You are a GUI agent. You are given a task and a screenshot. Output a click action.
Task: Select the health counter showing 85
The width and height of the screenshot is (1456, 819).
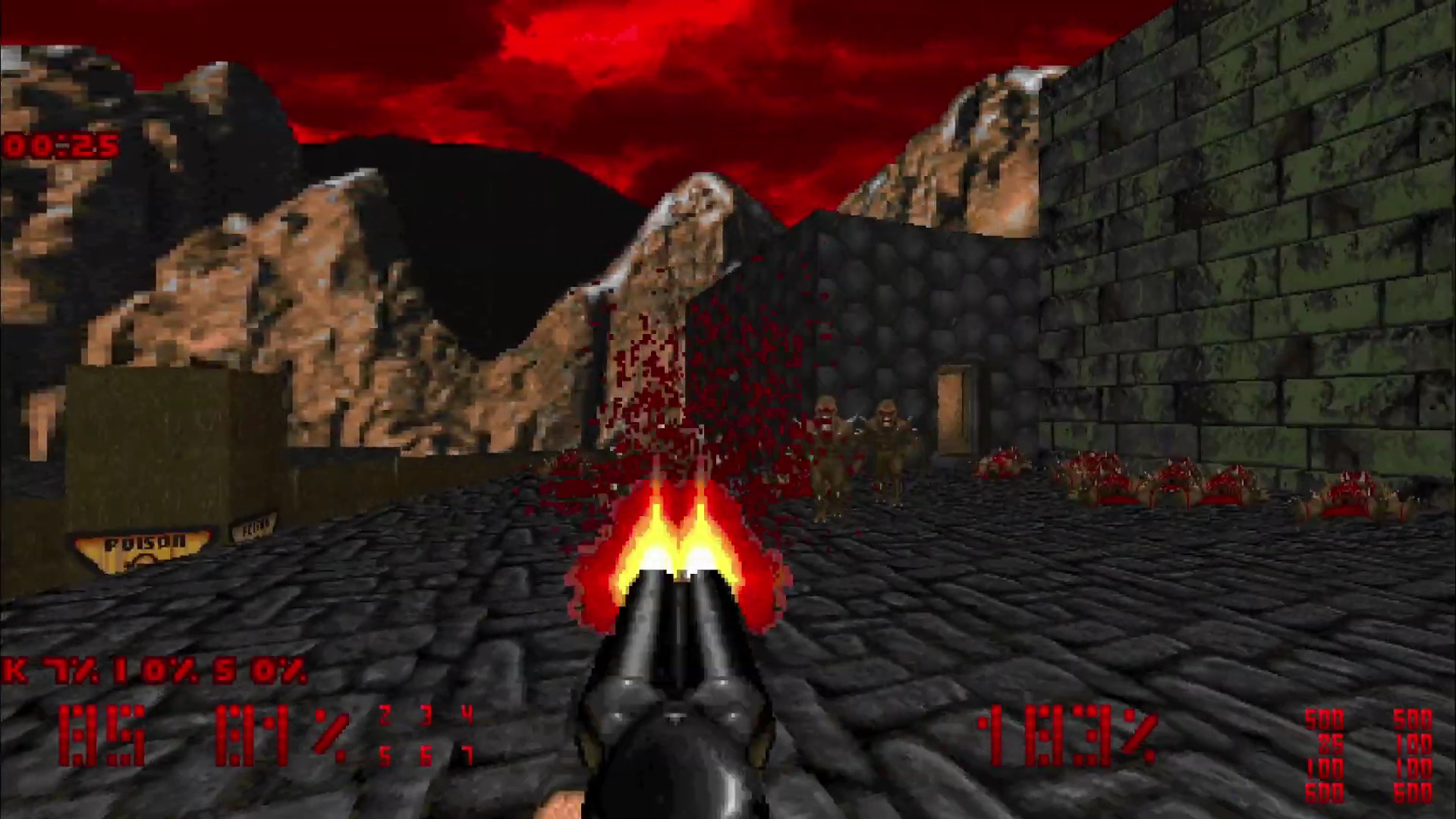102,733
